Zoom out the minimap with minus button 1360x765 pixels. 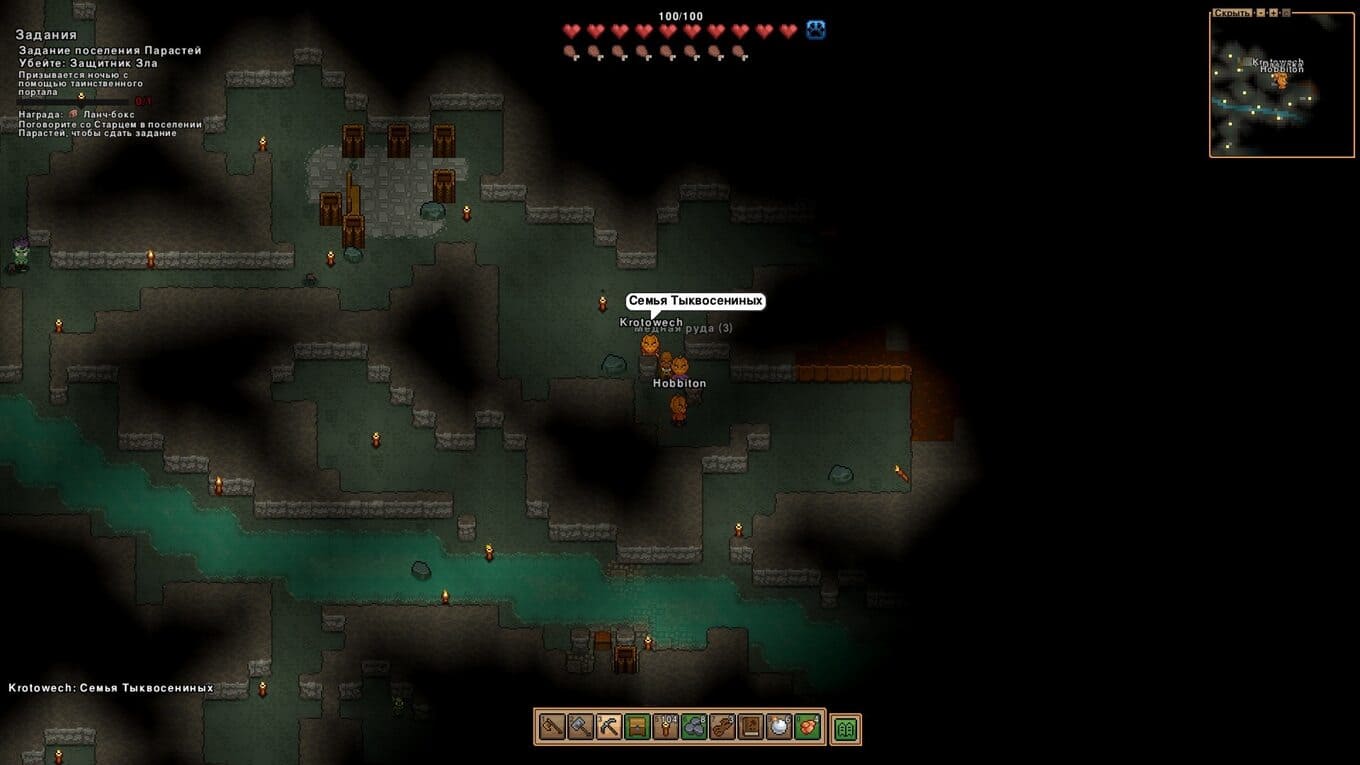click(1262, 13)
